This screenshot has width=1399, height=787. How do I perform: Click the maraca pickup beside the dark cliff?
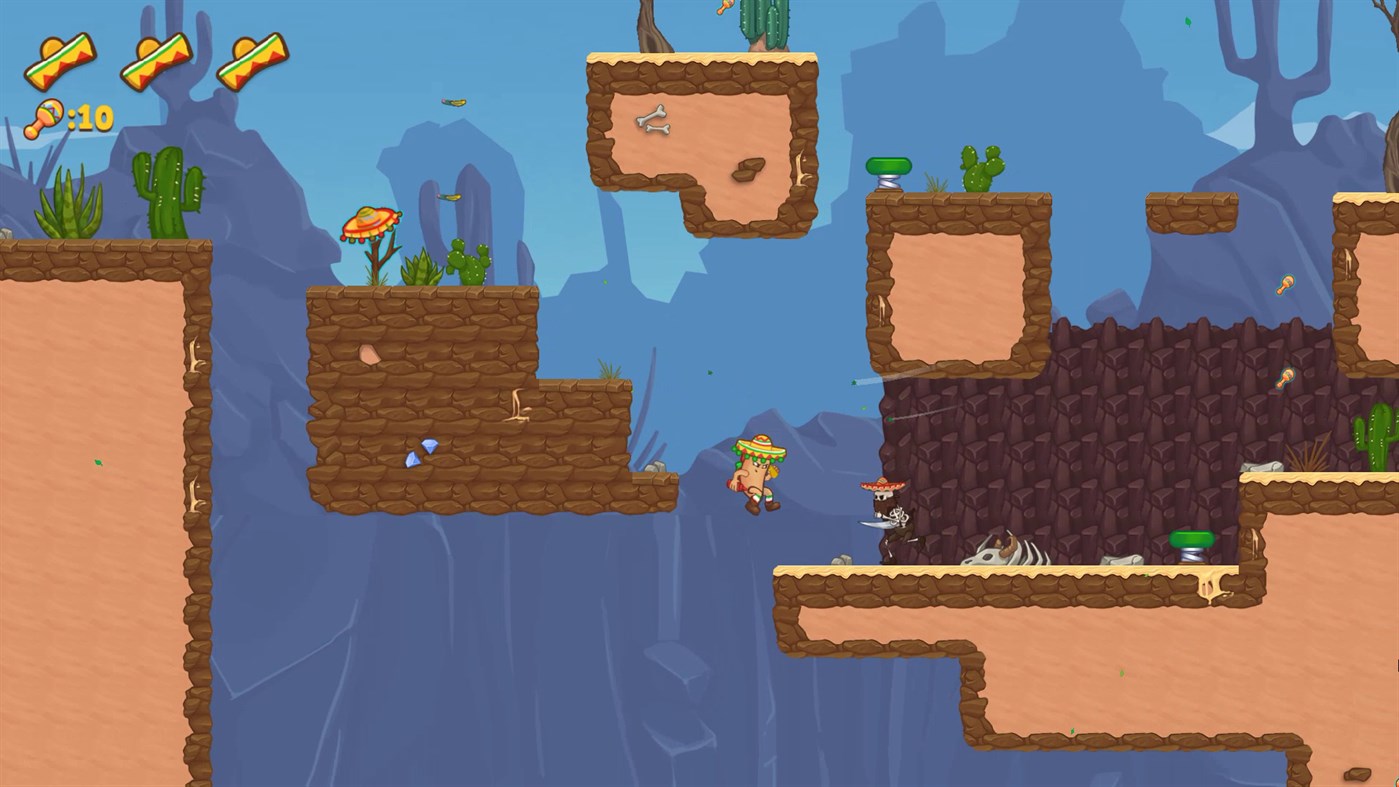tap(1285, 377)
